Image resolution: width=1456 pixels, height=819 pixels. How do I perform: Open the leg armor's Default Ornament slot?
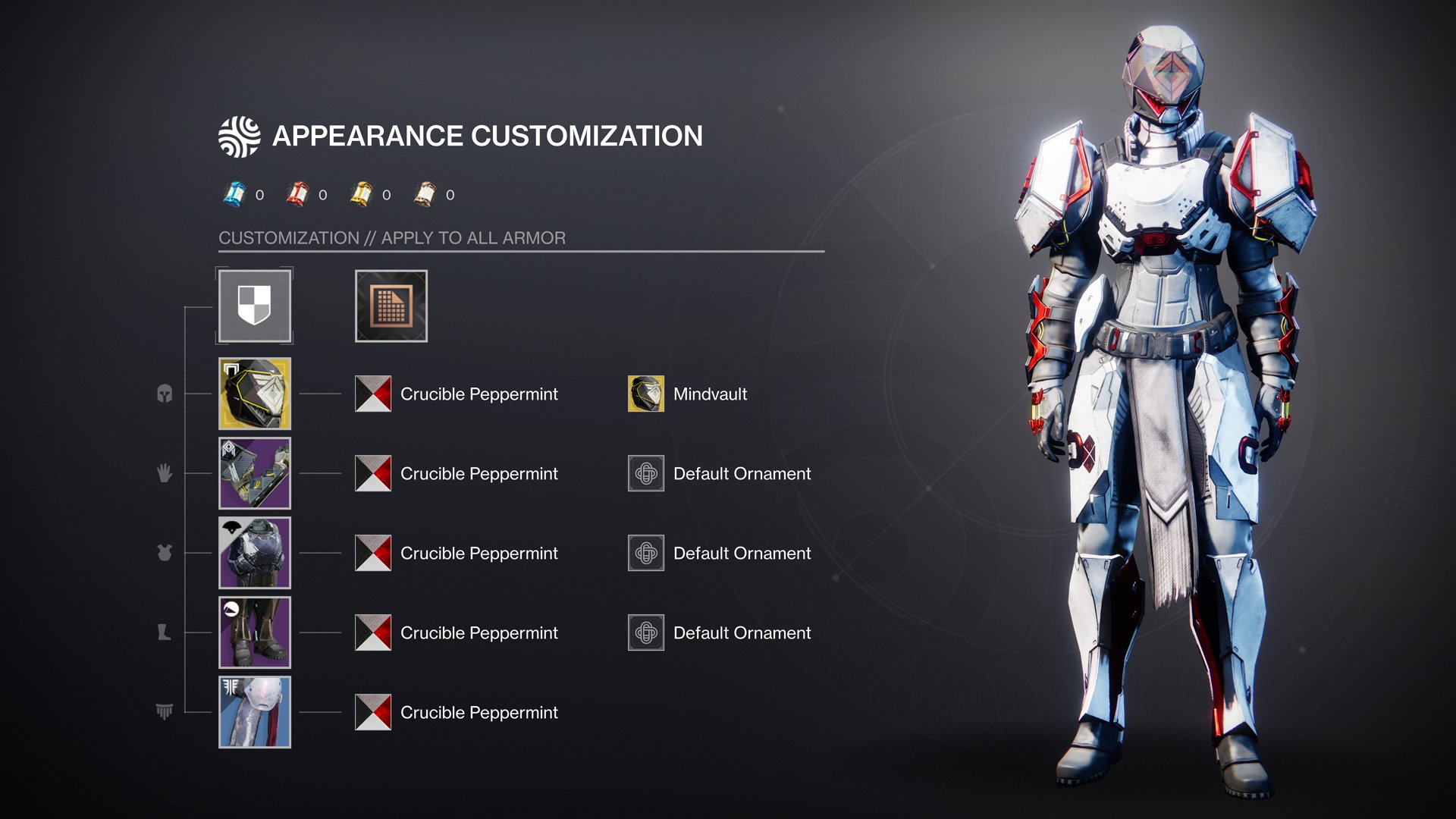646,632
